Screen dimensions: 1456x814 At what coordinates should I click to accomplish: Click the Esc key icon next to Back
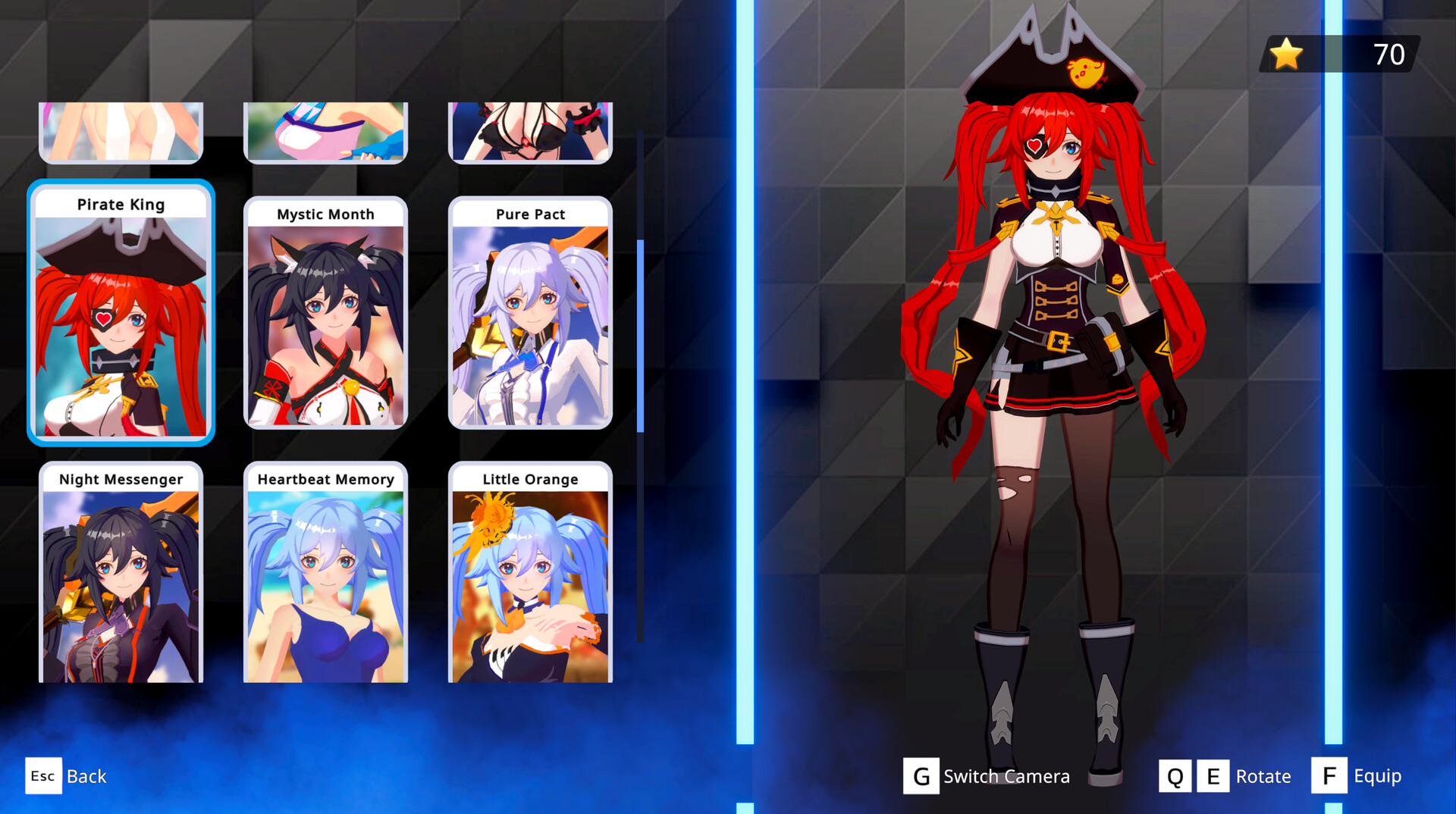coord(43,775)
